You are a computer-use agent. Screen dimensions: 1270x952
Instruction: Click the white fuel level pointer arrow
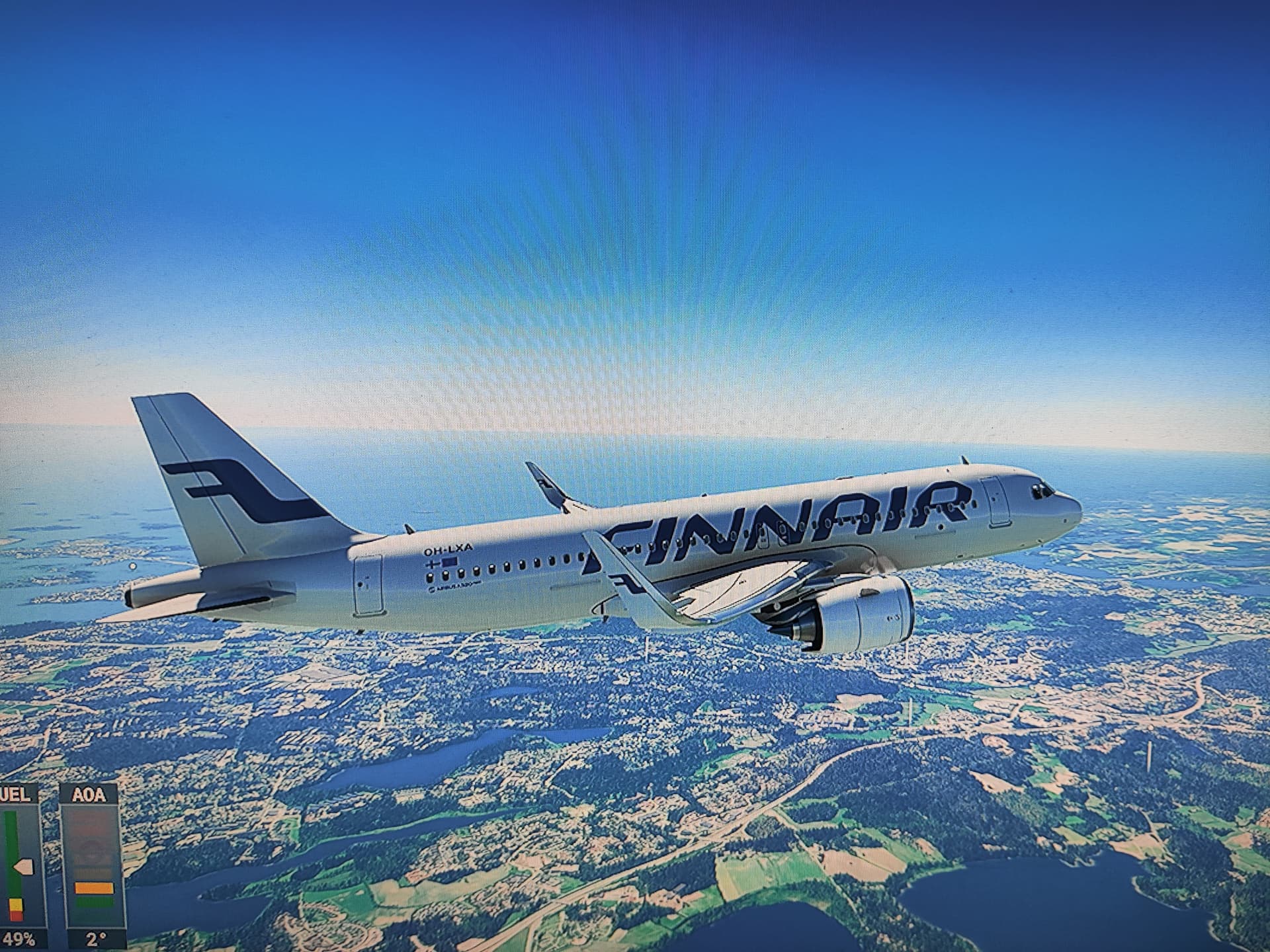[x=24, y=866]
